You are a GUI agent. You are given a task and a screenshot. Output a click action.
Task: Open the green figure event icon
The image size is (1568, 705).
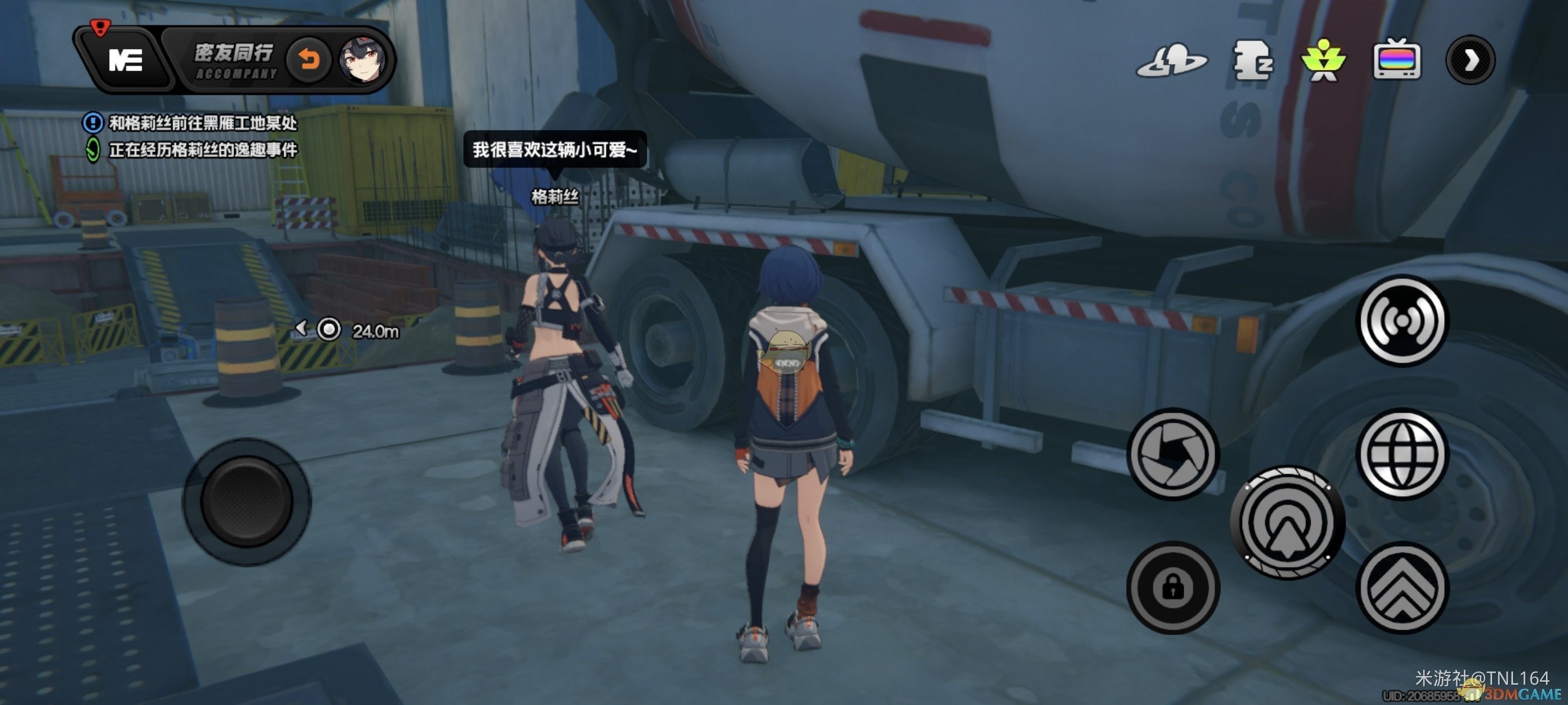pos(1323,61)
